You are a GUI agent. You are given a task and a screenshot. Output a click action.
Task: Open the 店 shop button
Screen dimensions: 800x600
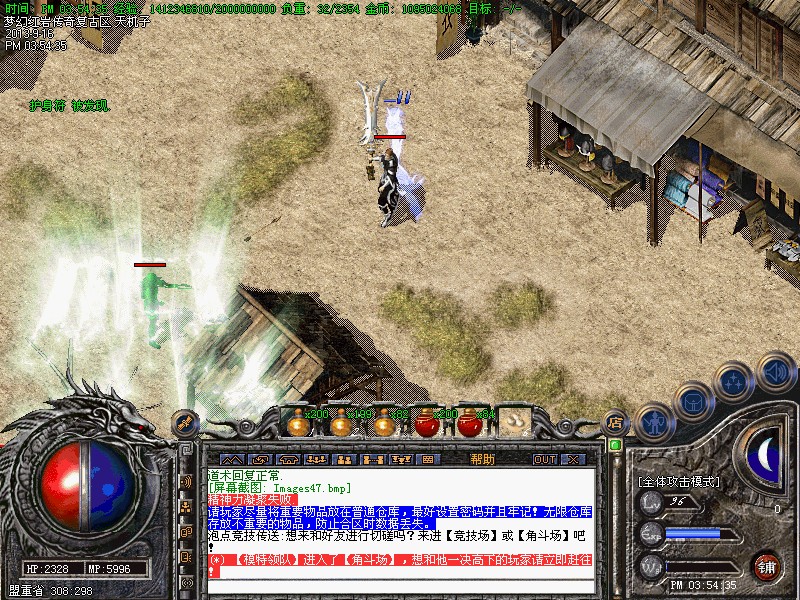[616, 423]
